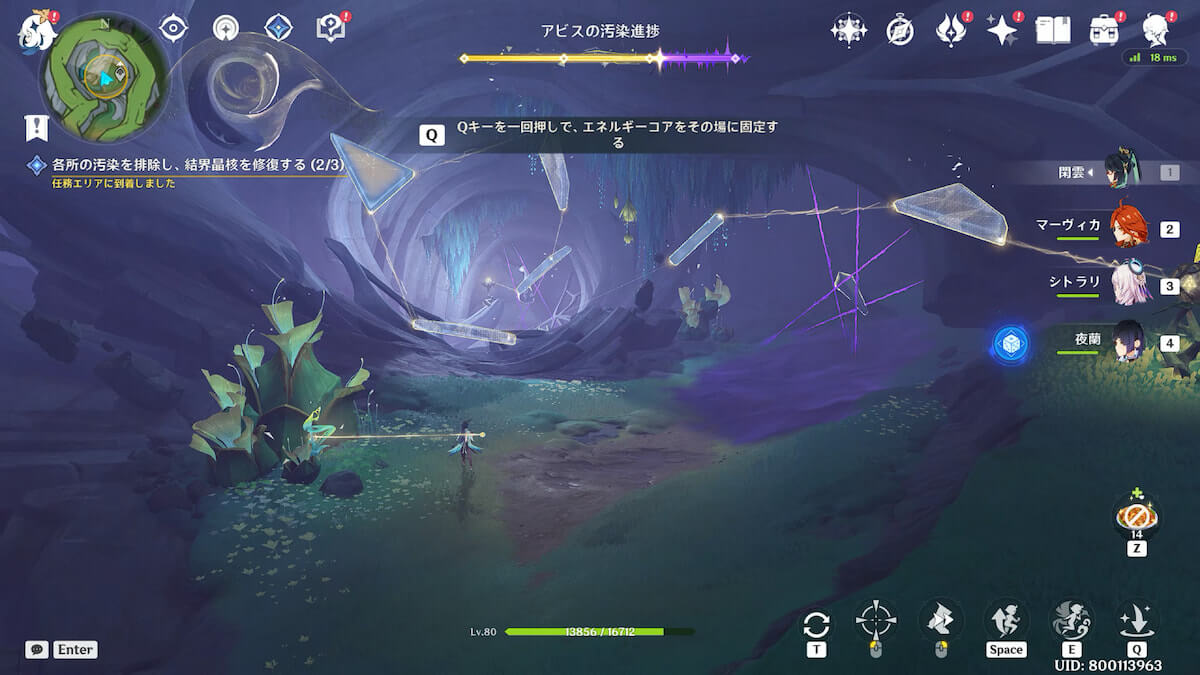Image resolution: width=1200 pixels, height=675 pixels.
Task: Open the backpack inventory
Action: (1104, 30)
